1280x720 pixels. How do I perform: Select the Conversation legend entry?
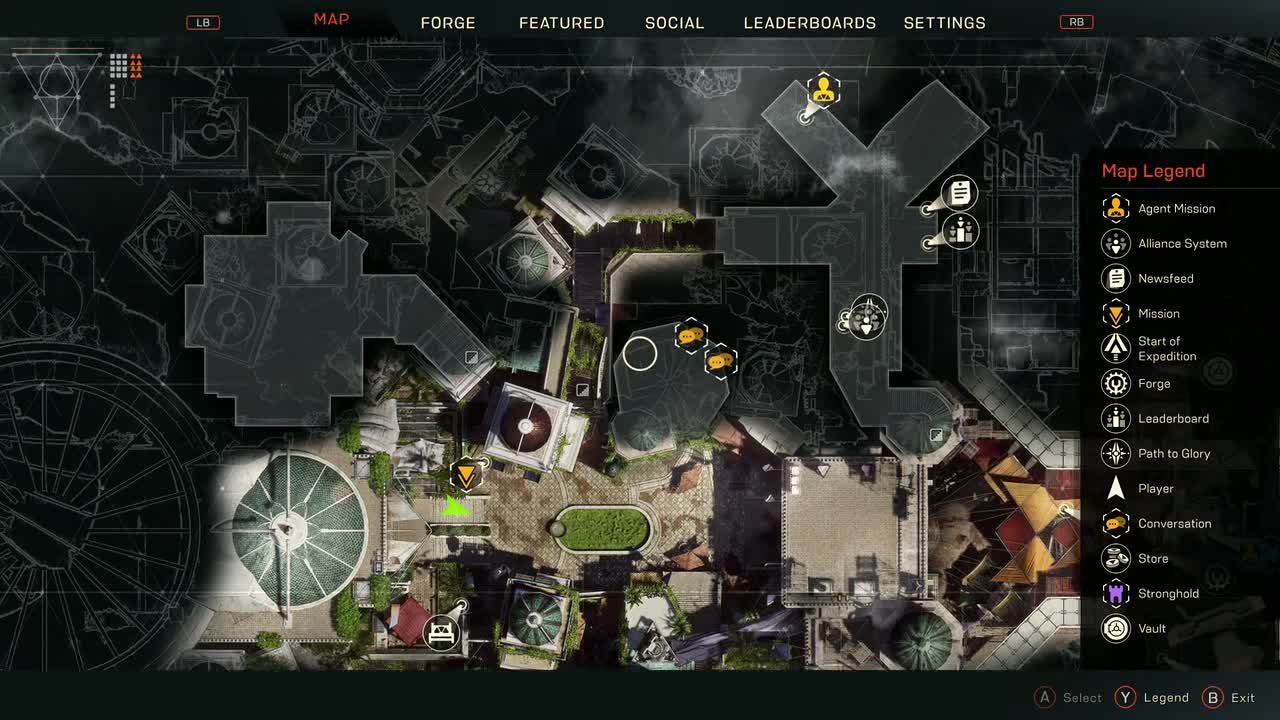tap(1173, 524)
